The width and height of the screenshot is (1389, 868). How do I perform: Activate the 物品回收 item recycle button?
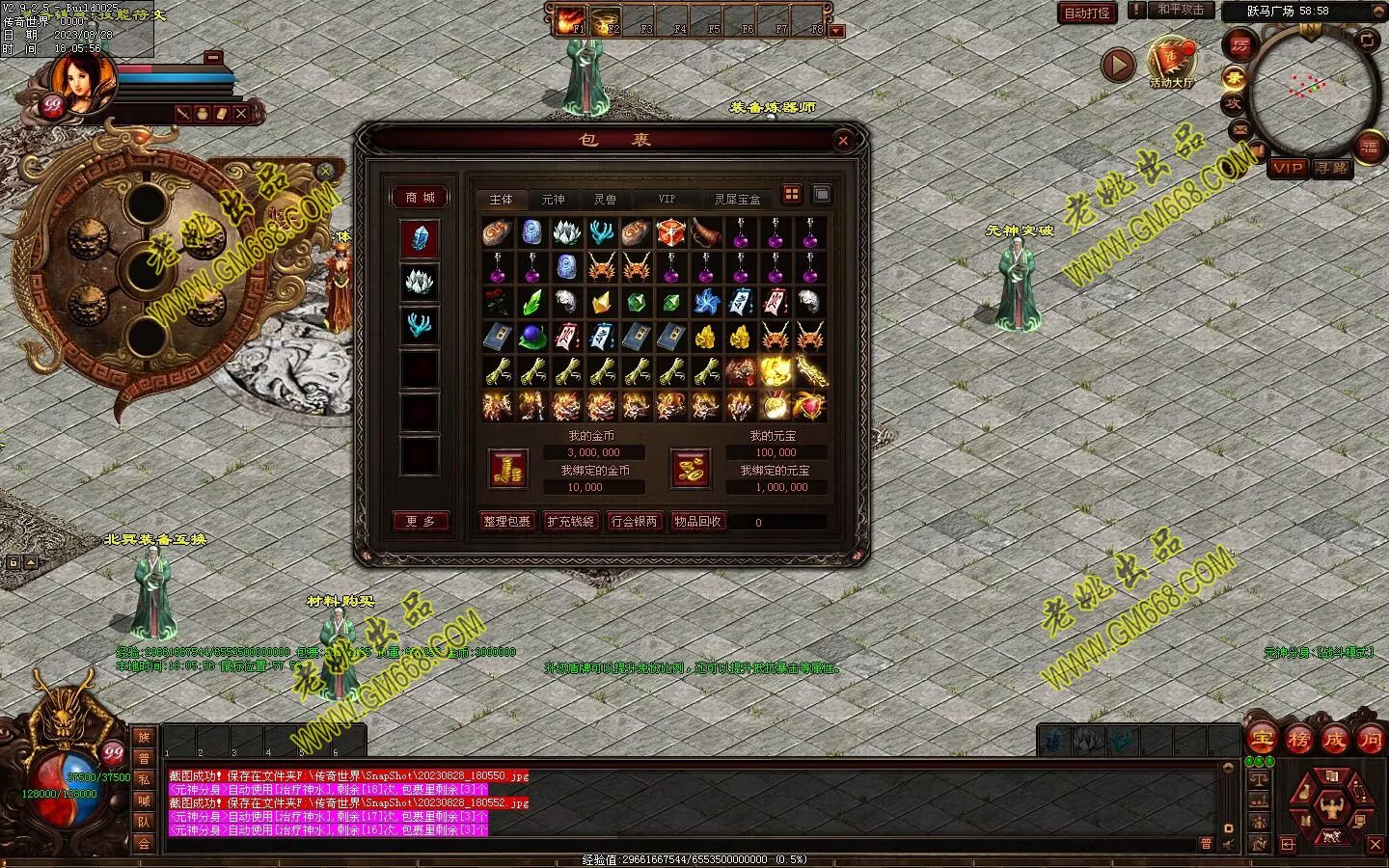pos(697,522)
